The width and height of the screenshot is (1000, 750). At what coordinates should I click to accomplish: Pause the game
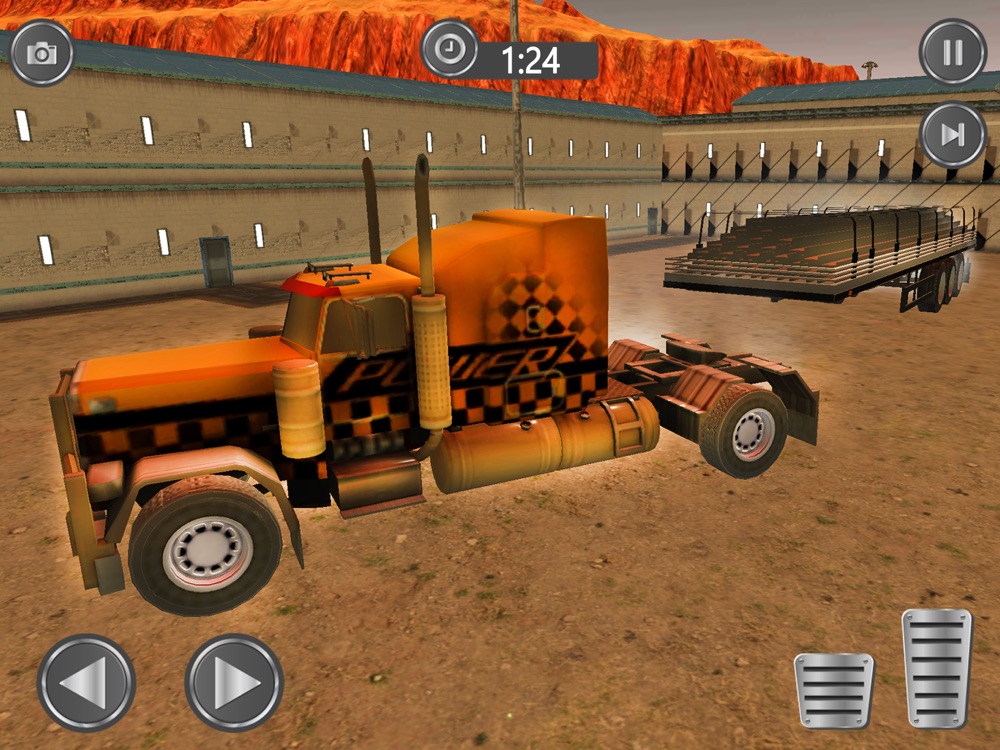point(952,51)
